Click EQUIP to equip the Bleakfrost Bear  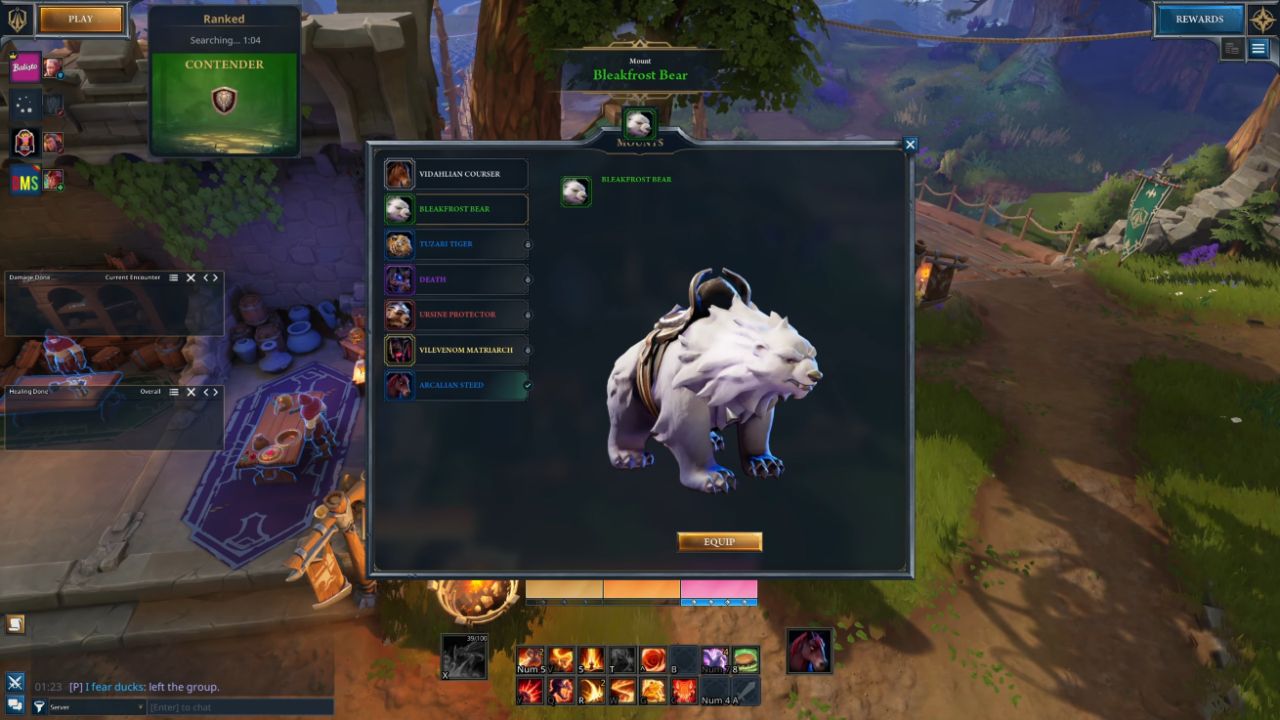(x=719, y=541)
